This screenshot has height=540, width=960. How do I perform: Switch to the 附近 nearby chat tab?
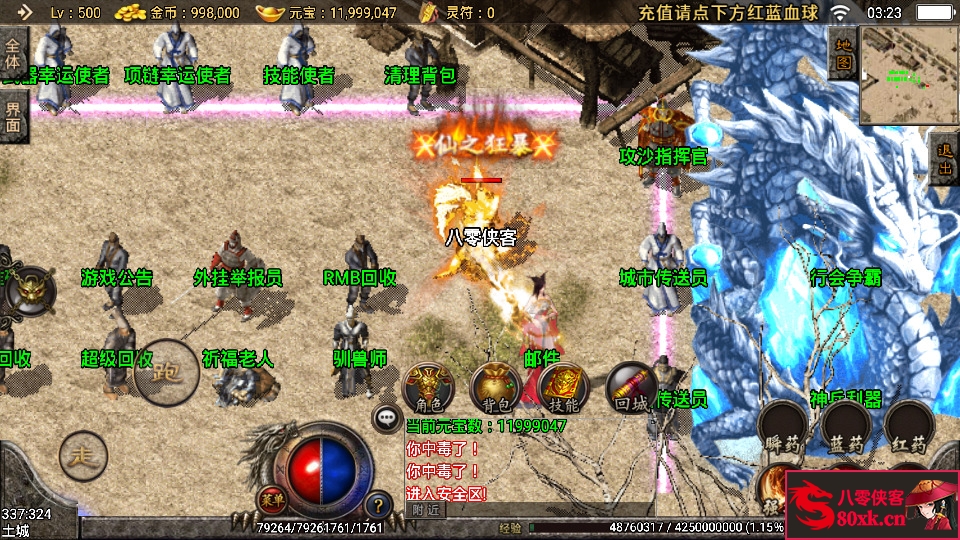point(425,509)
